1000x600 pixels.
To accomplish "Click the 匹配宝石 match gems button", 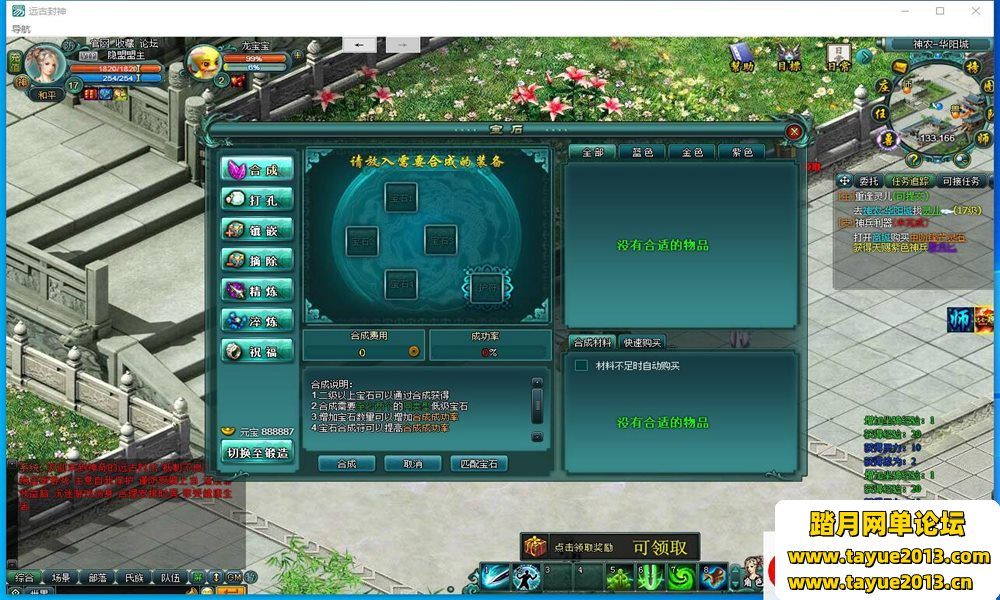I will [x=479, y=464].
